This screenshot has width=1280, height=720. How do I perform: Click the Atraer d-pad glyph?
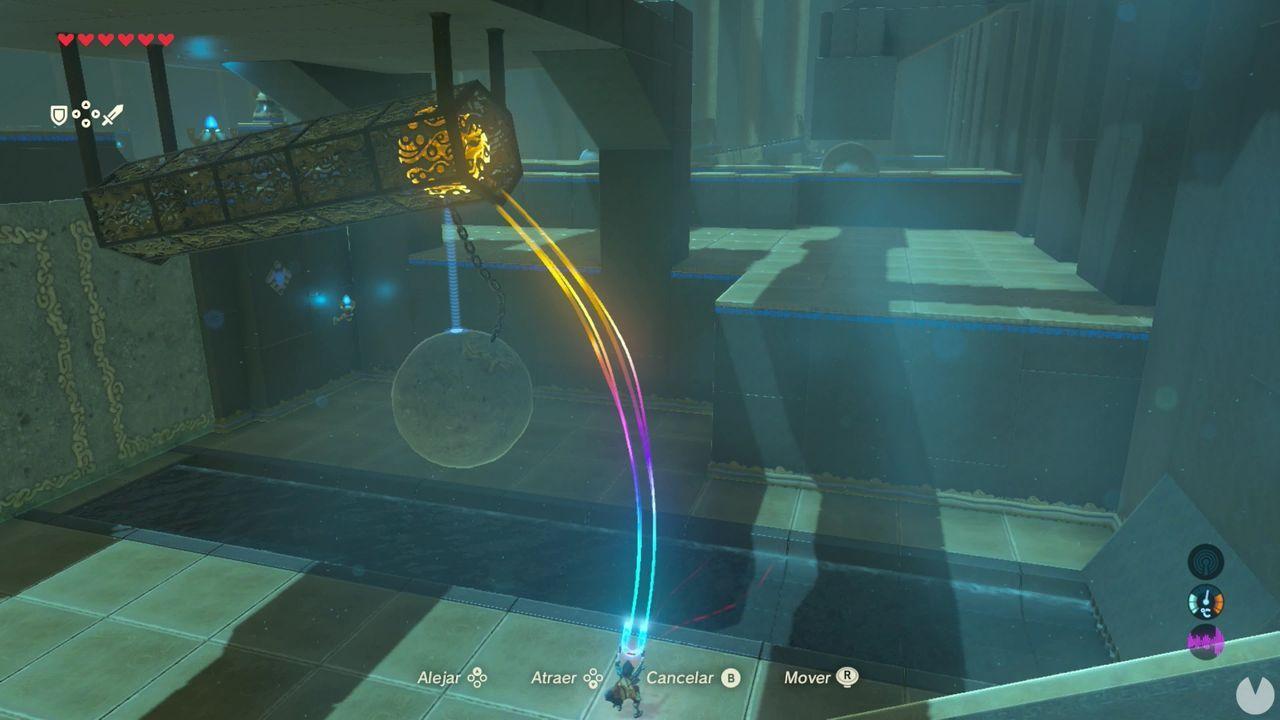594,678
